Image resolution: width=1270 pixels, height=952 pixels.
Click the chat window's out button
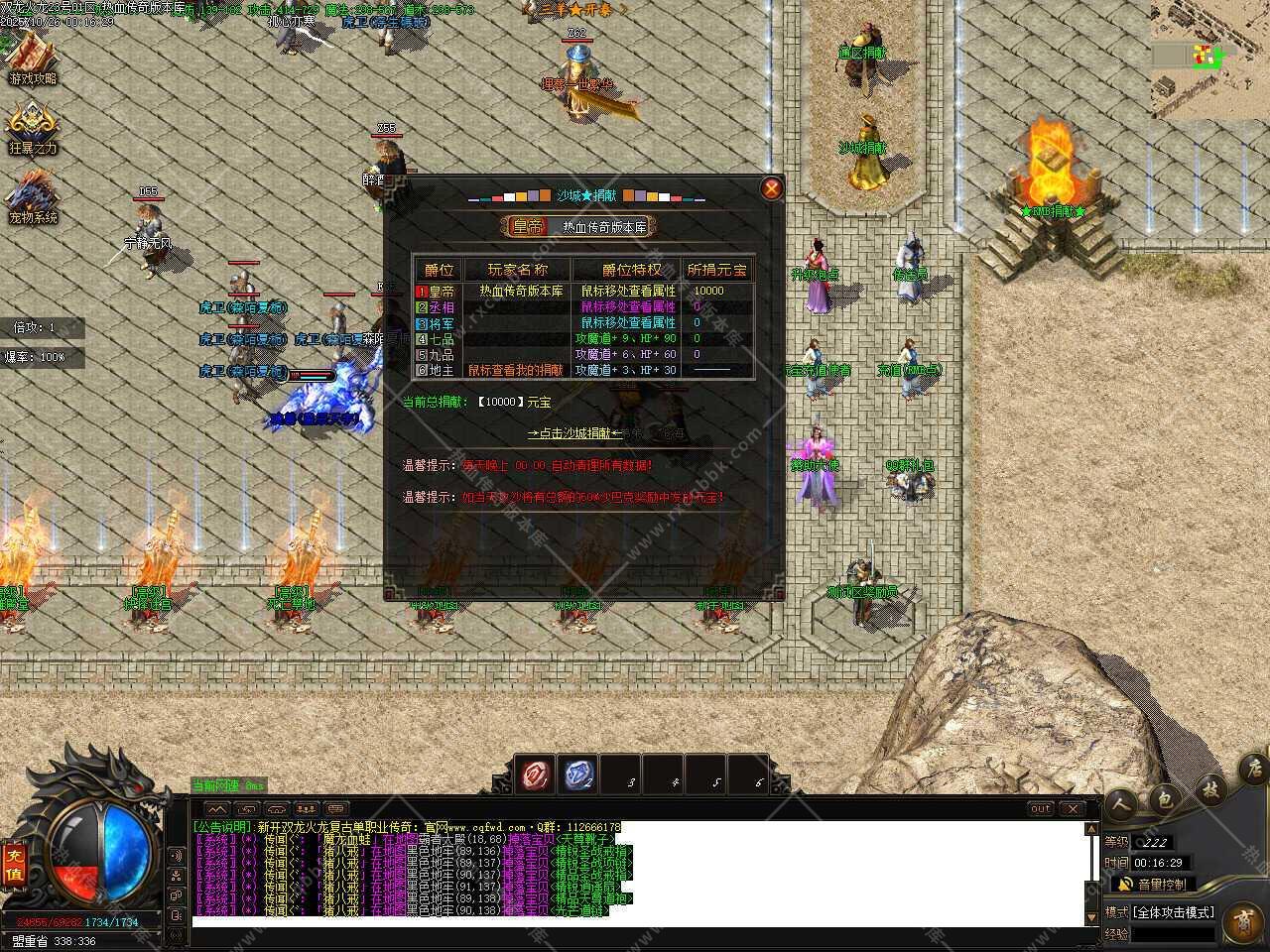[x=1040, y=808]
